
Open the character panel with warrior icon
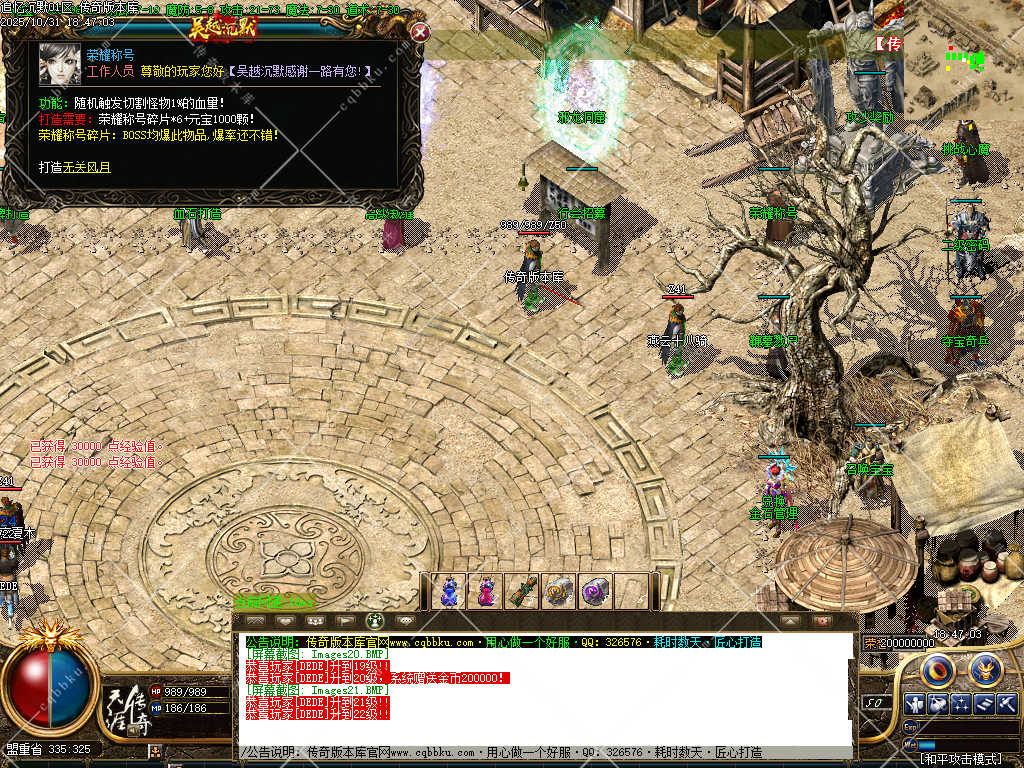914,703
